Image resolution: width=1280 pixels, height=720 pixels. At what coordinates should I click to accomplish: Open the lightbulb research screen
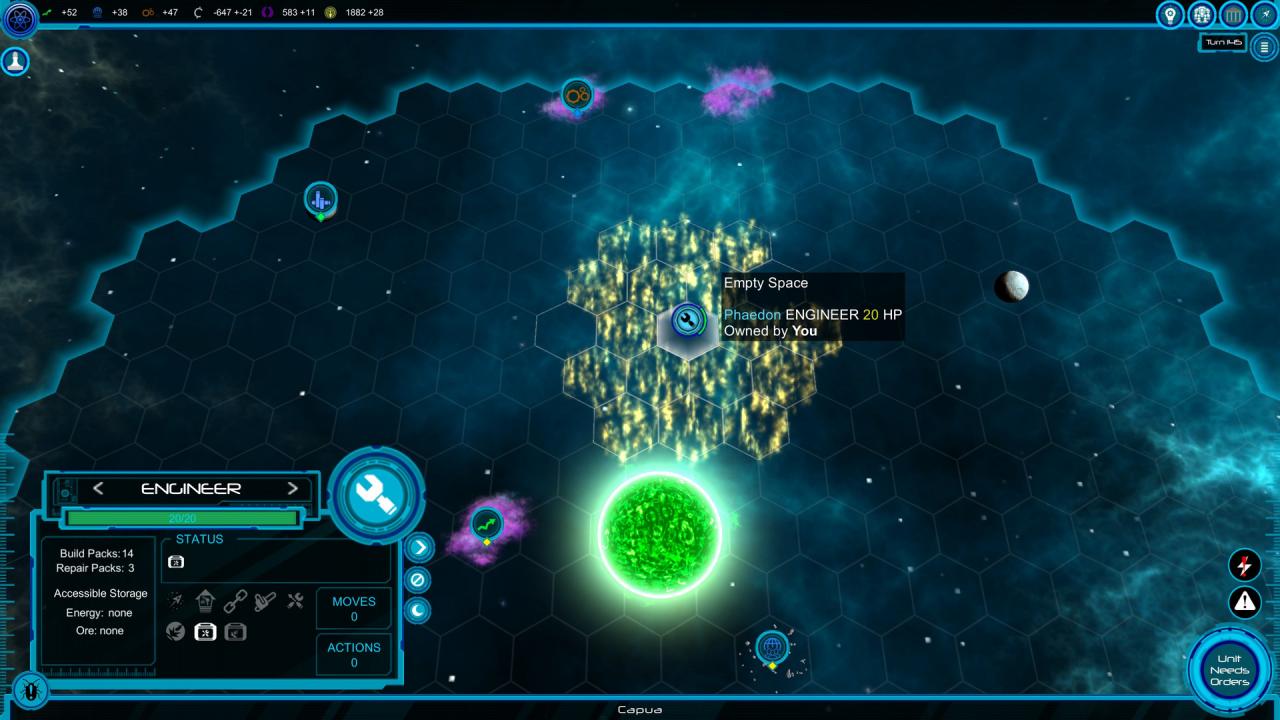(x=1169, y=15)
